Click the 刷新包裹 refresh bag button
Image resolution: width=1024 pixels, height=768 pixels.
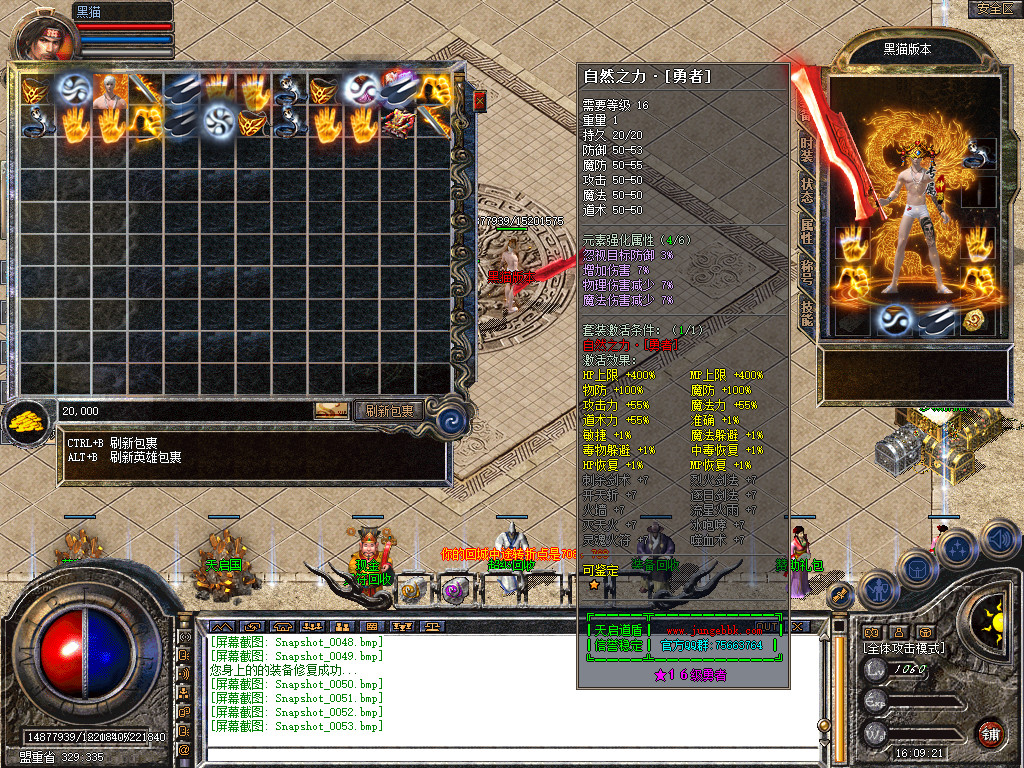click(x=389, y=410)
